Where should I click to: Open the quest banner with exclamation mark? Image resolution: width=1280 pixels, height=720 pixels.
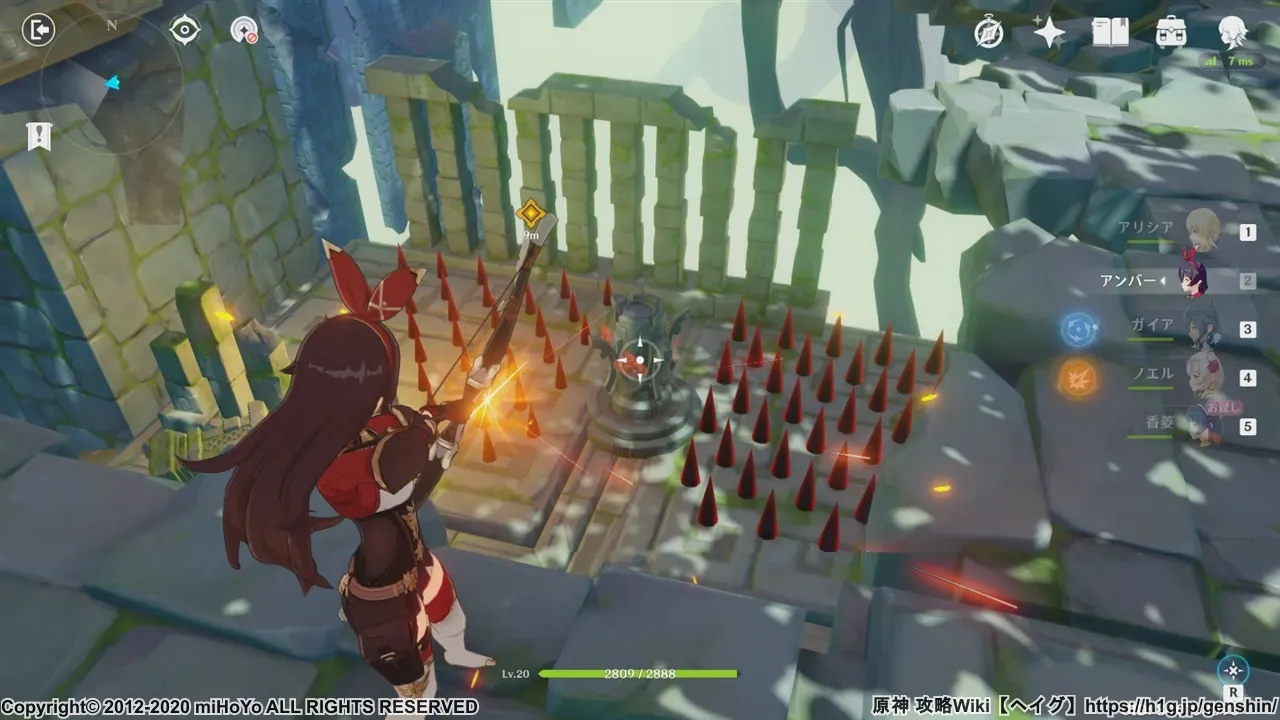pos(39,136)
